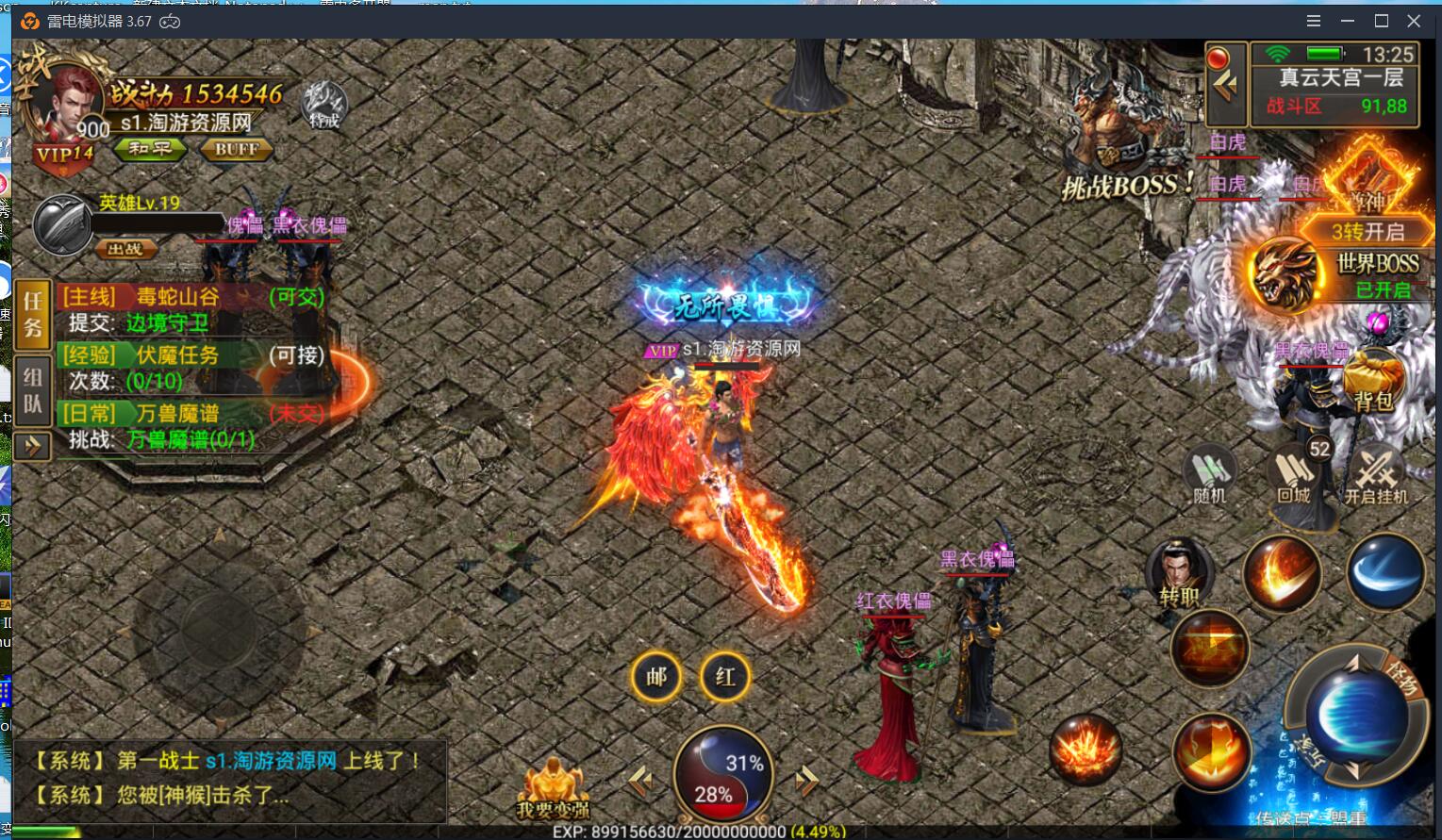Switch the 和平 attack mode
Image resolution: width=1442 pixels, height=840 pixels.
[150, 149]
